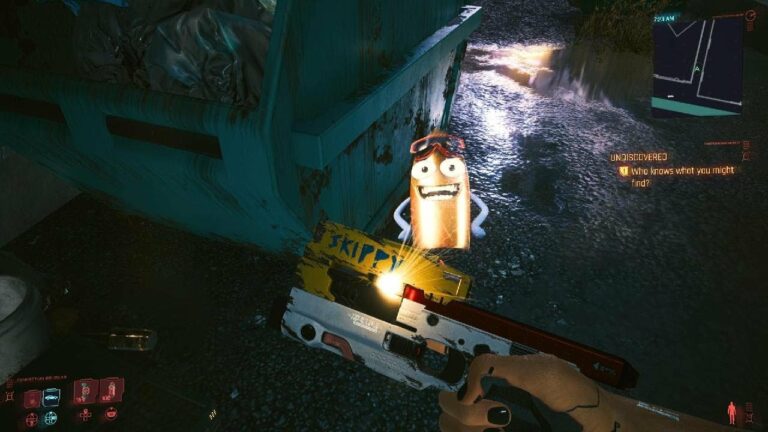This screenshot has width=768, height=432.
Task: Click the time display above the minimap
Action: pyautogui.click(x=665, y=18)
